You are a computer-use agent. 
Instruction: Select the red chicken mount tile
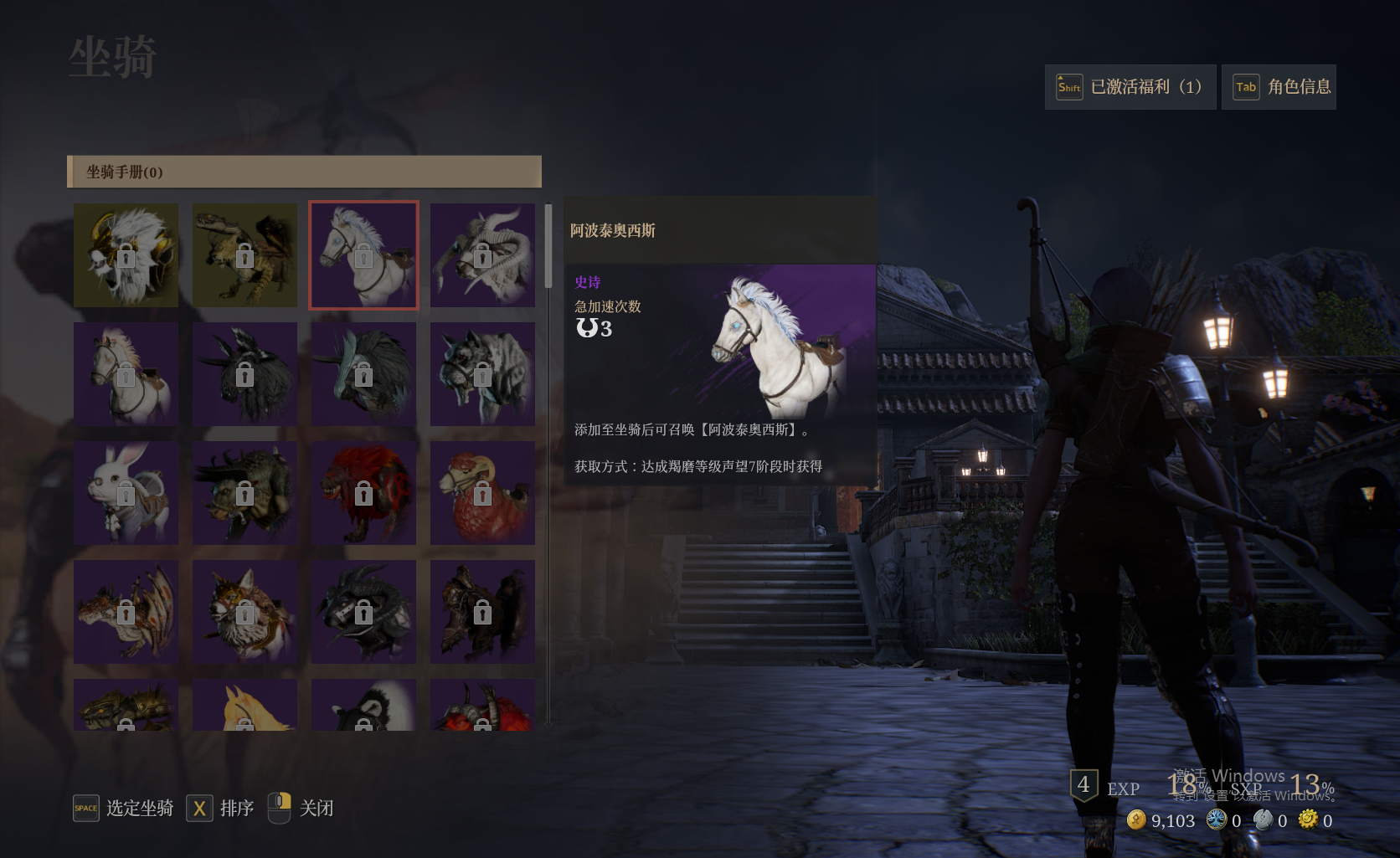482,493
